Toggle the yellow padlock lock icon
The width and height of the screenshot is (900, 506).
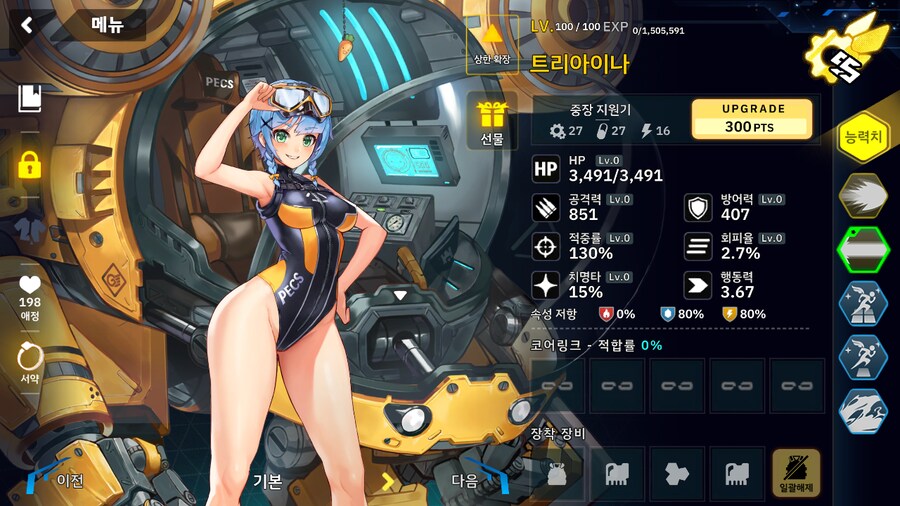pos(29,164)
